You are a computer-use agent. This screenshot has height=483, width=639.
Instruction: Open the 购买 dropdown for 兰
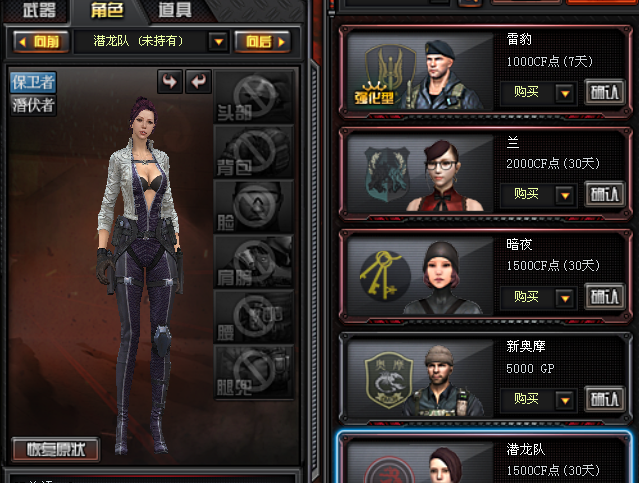click(x=564, y=194)
